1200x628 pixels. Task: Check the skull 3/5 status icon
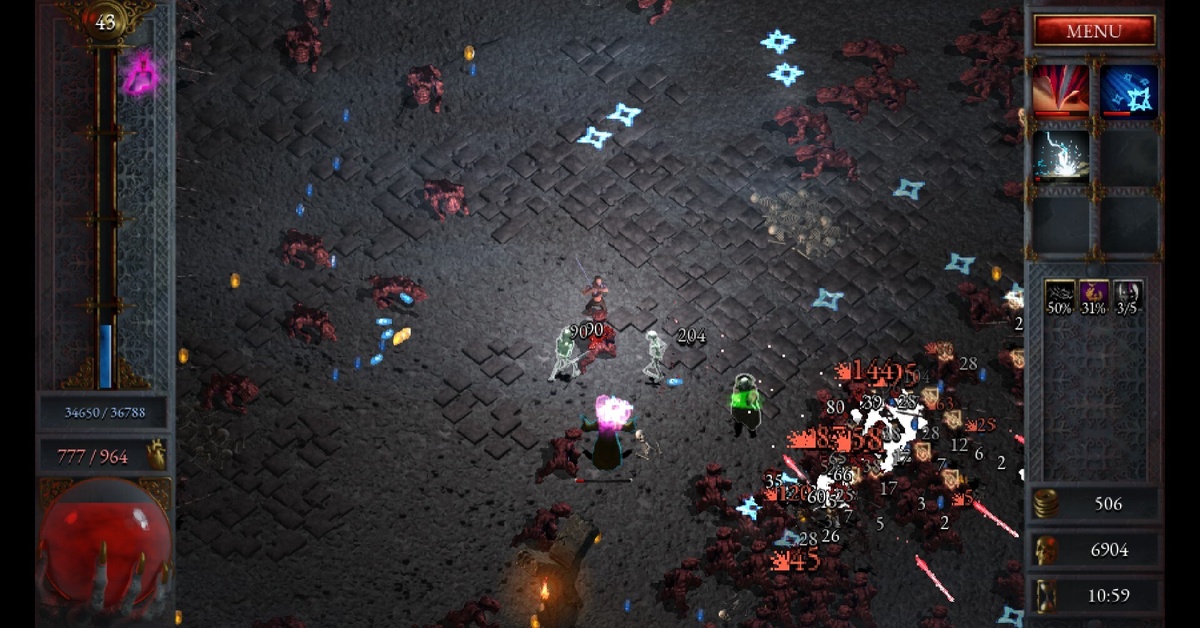[x=1128, y=296]
